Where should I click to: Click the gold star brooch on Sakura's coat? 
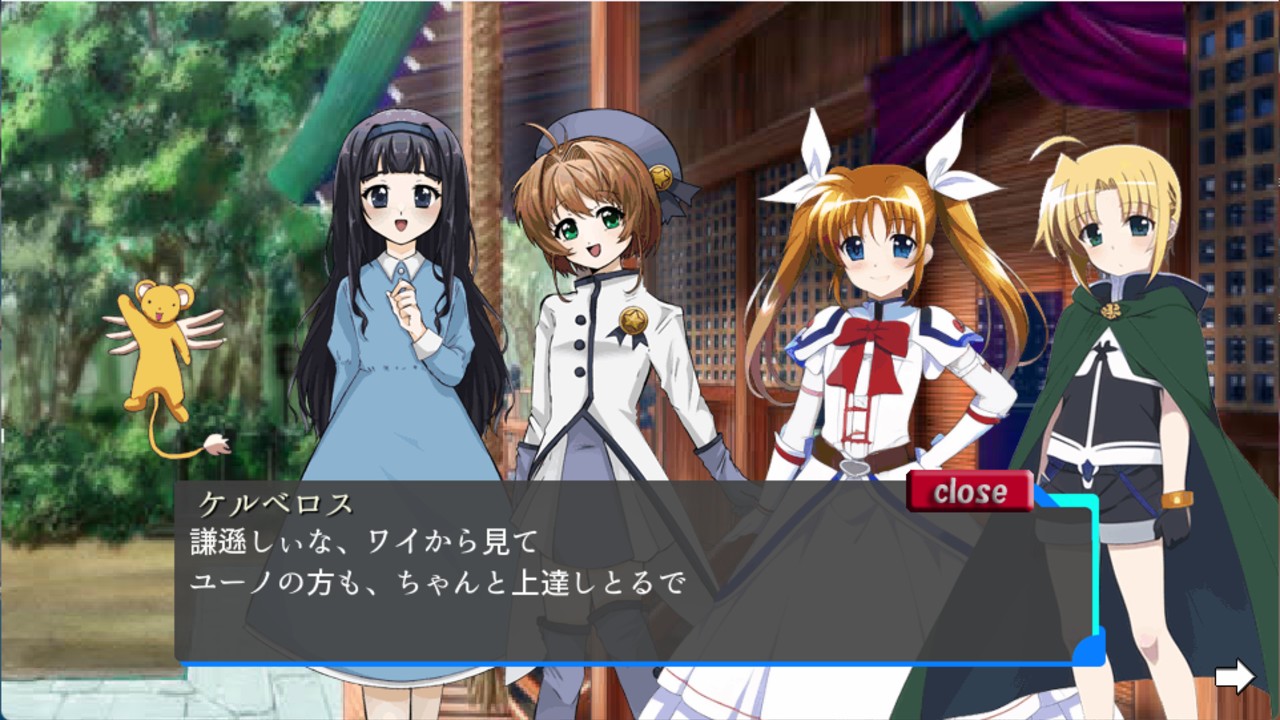[635, 322]
